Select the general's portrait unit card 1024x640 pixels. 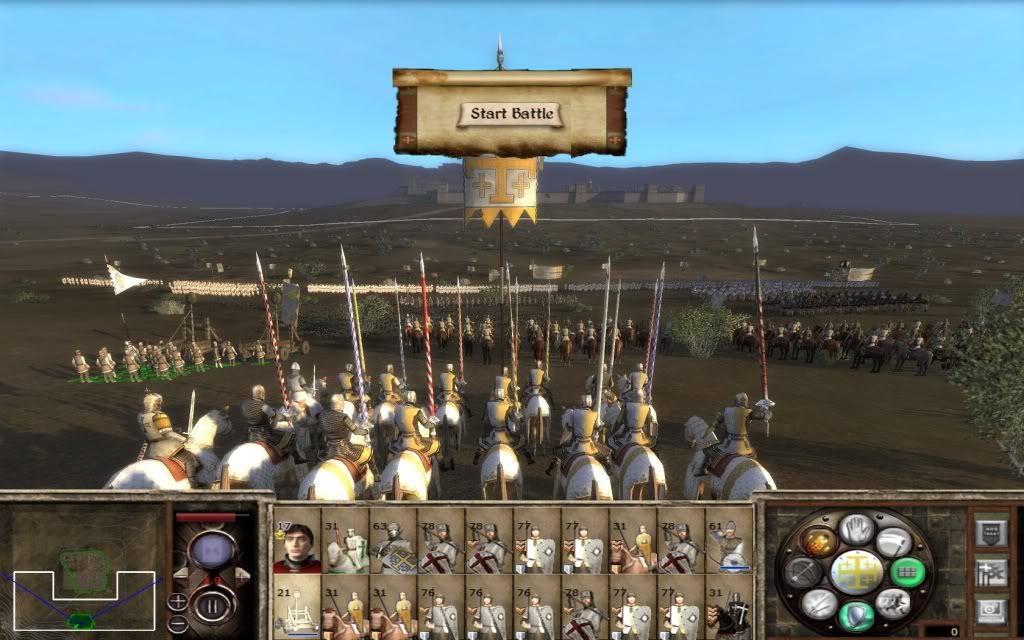coord(296,541)
